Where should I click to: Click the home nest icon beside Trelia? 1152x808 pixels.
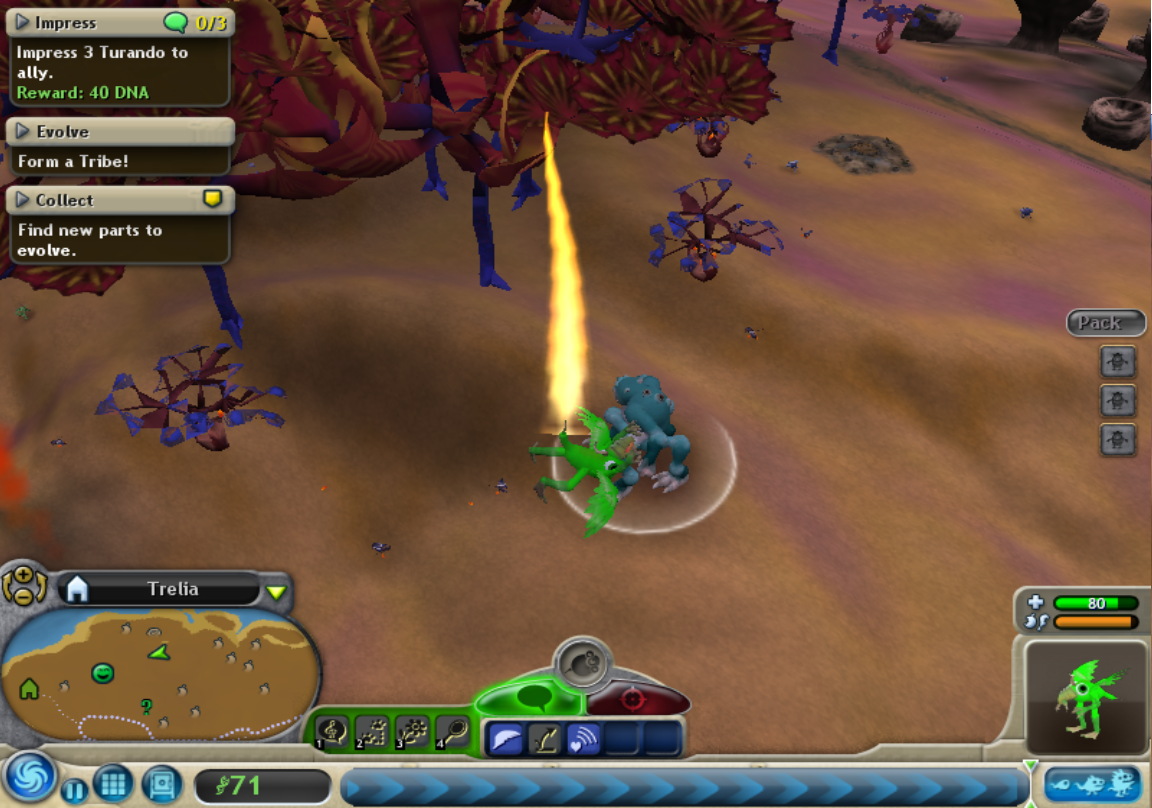click(x=77, y=589)
